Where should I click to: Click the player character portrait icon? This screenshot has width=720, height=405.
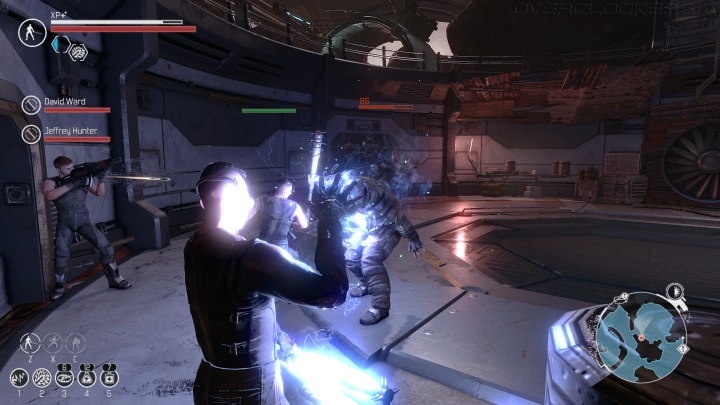(32, 32)
